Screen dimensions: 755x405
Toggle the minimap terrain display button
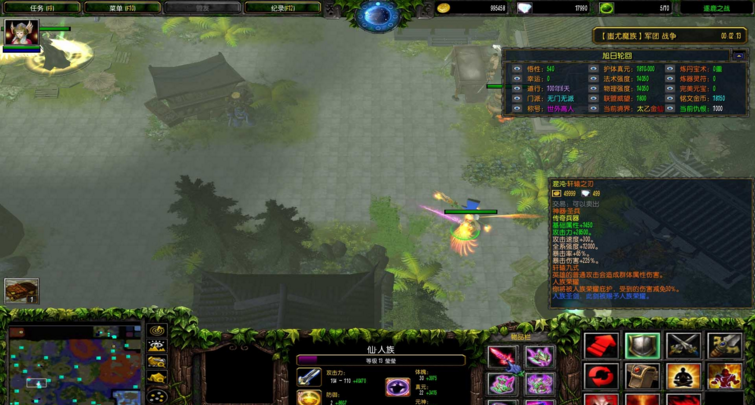(157, 347)
